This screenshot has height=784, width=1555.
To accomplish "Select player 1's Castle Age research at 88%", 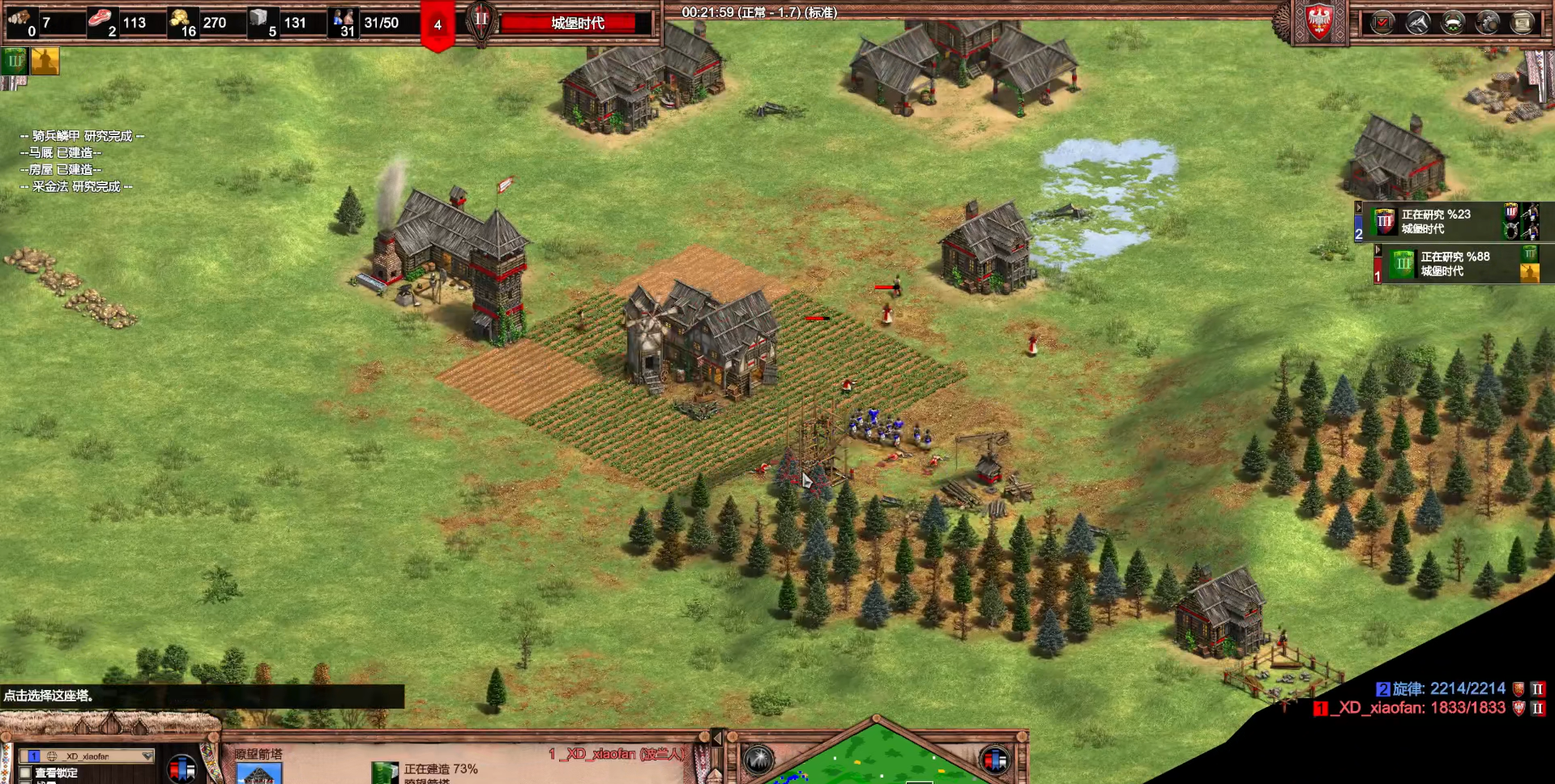I will point(1456,264).
